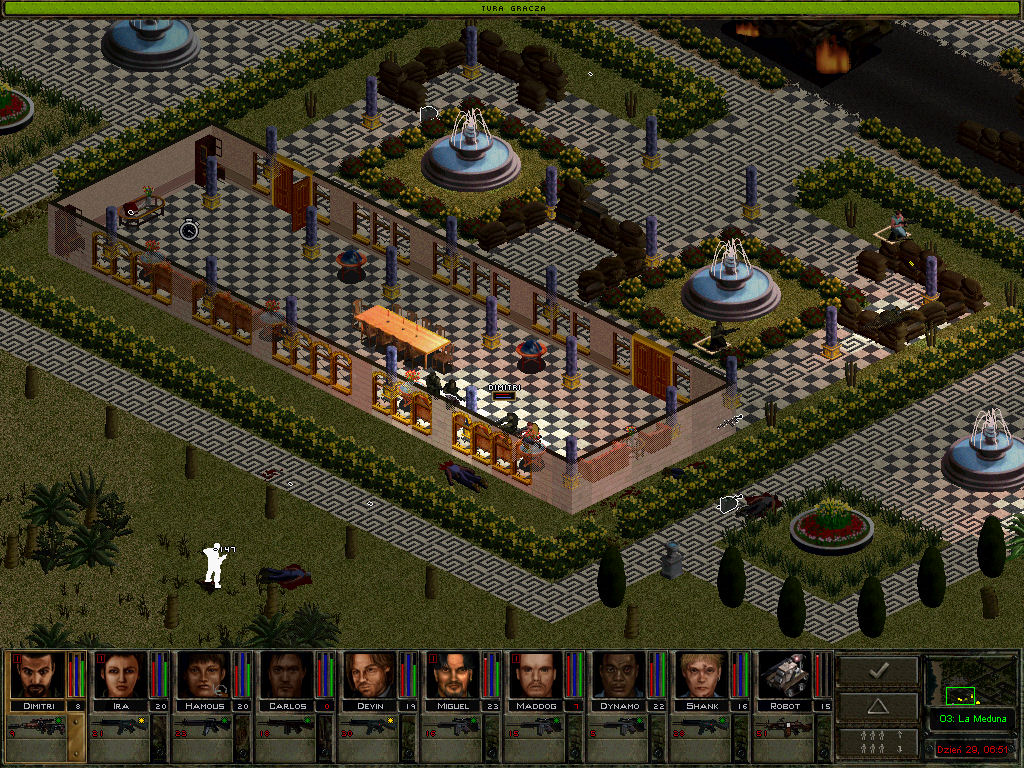The height and width of the screenshot is (768, 1024).
Task: Select the Robot unit portrait
Action: point(785,675)
